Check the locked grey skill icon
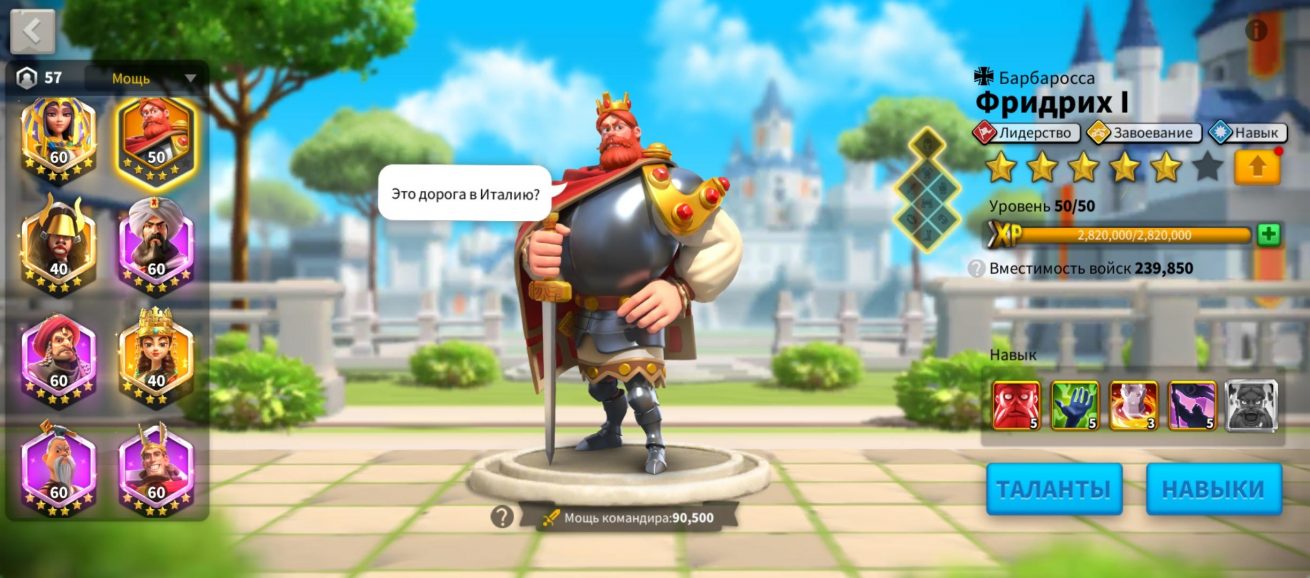 coord(1252,405)
